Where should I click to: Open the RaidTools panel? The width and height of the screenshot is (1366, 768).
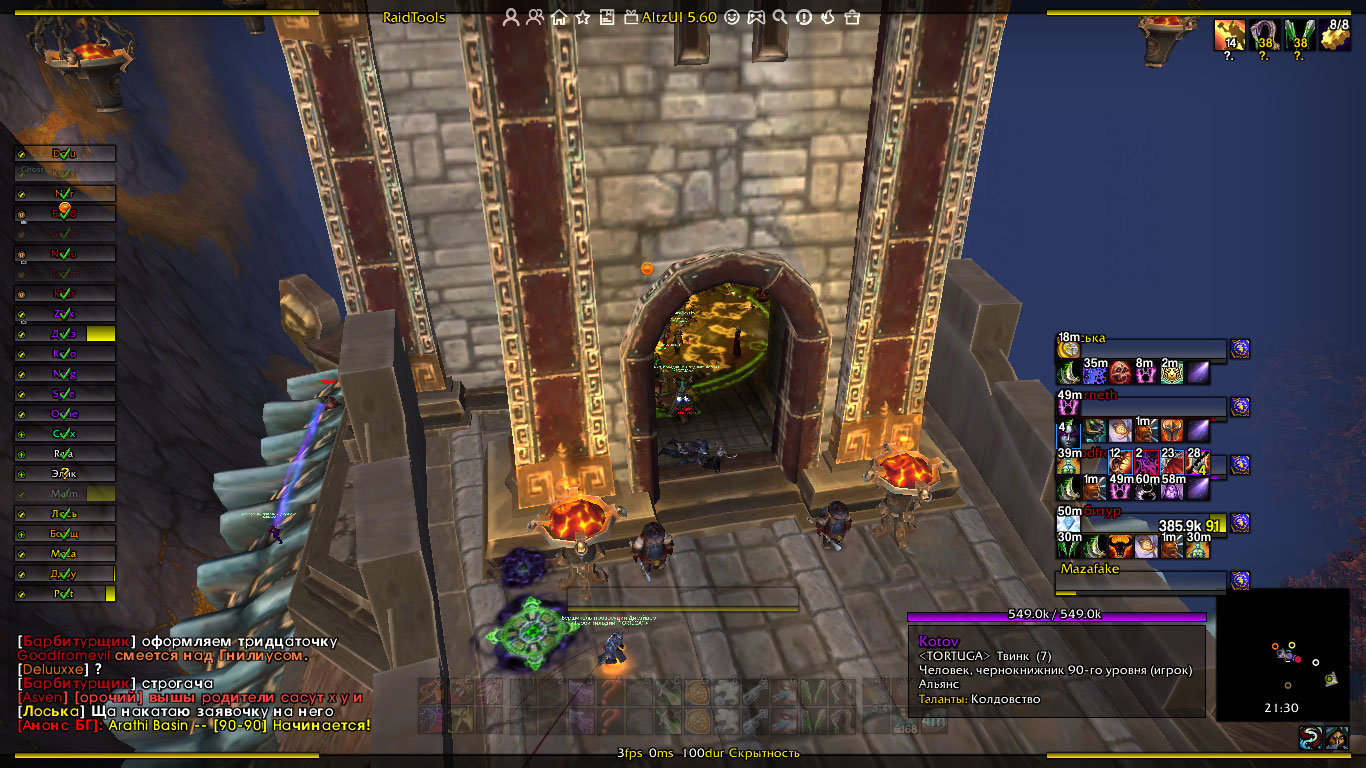(x=414, y=17)
